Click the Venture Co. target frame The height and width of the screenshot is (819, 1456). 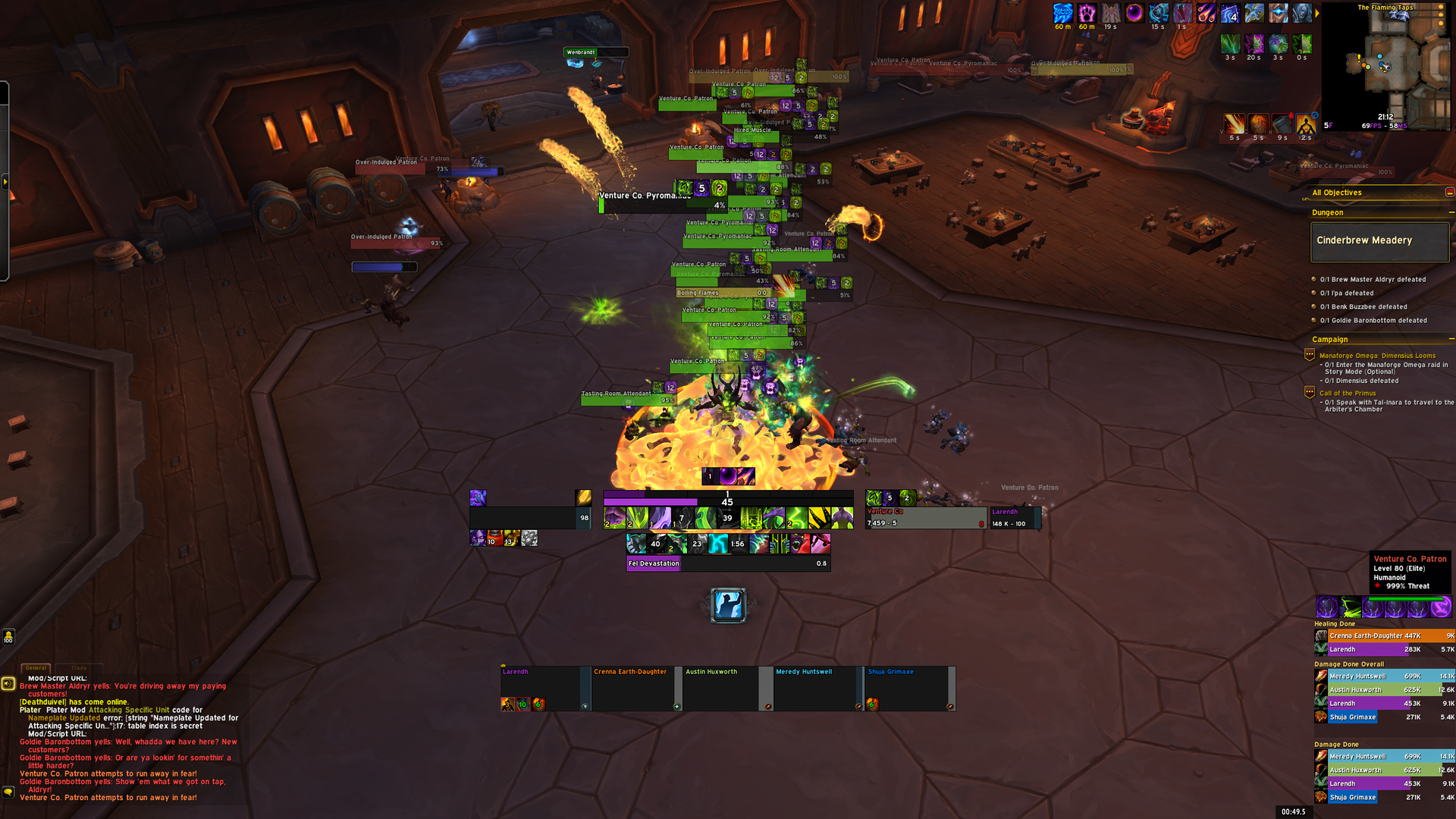(925, 517)
